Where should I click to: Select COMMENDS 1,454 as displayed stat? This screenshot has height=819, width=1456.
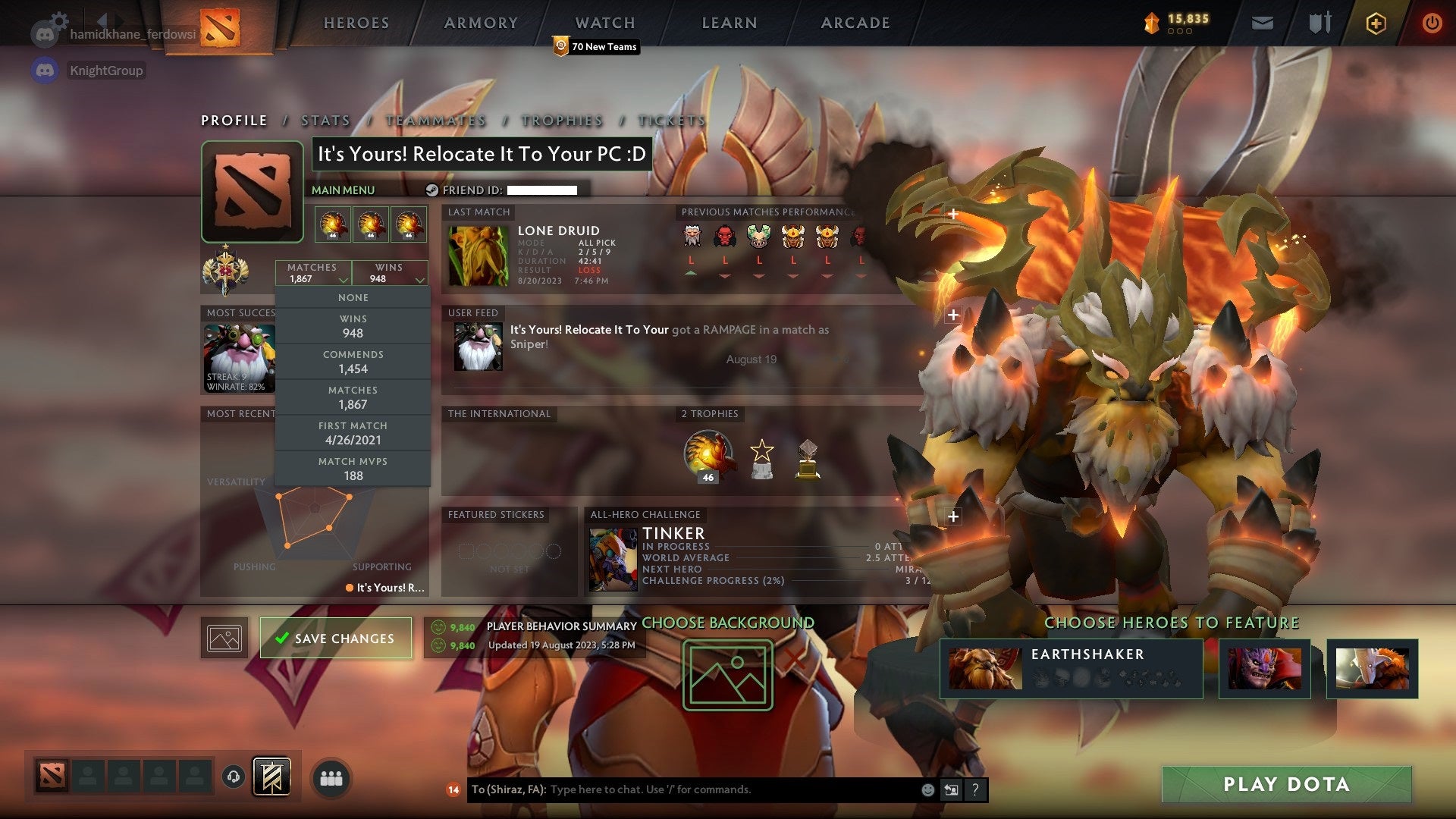353,362
